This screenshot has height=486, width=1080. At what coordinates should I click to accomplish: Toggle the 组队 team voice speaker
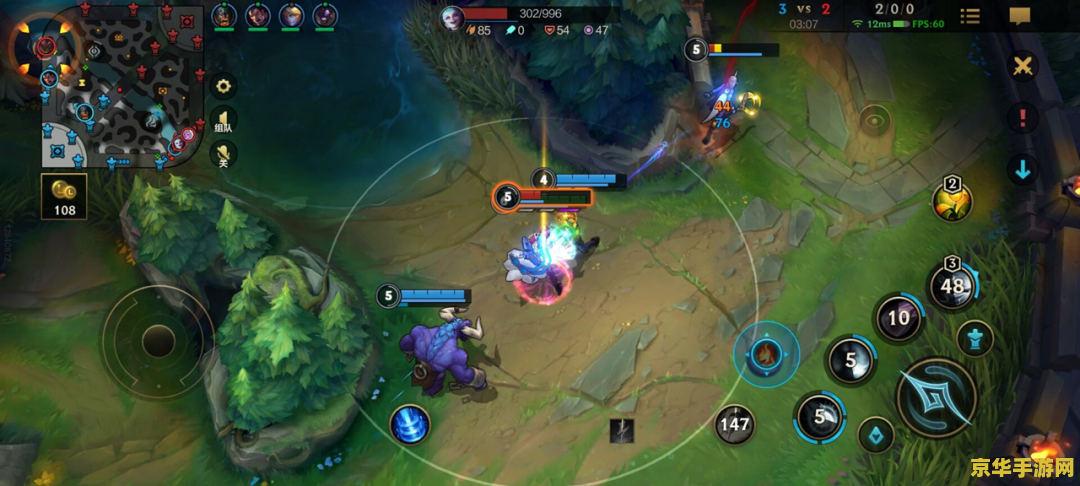coord(224,121)
